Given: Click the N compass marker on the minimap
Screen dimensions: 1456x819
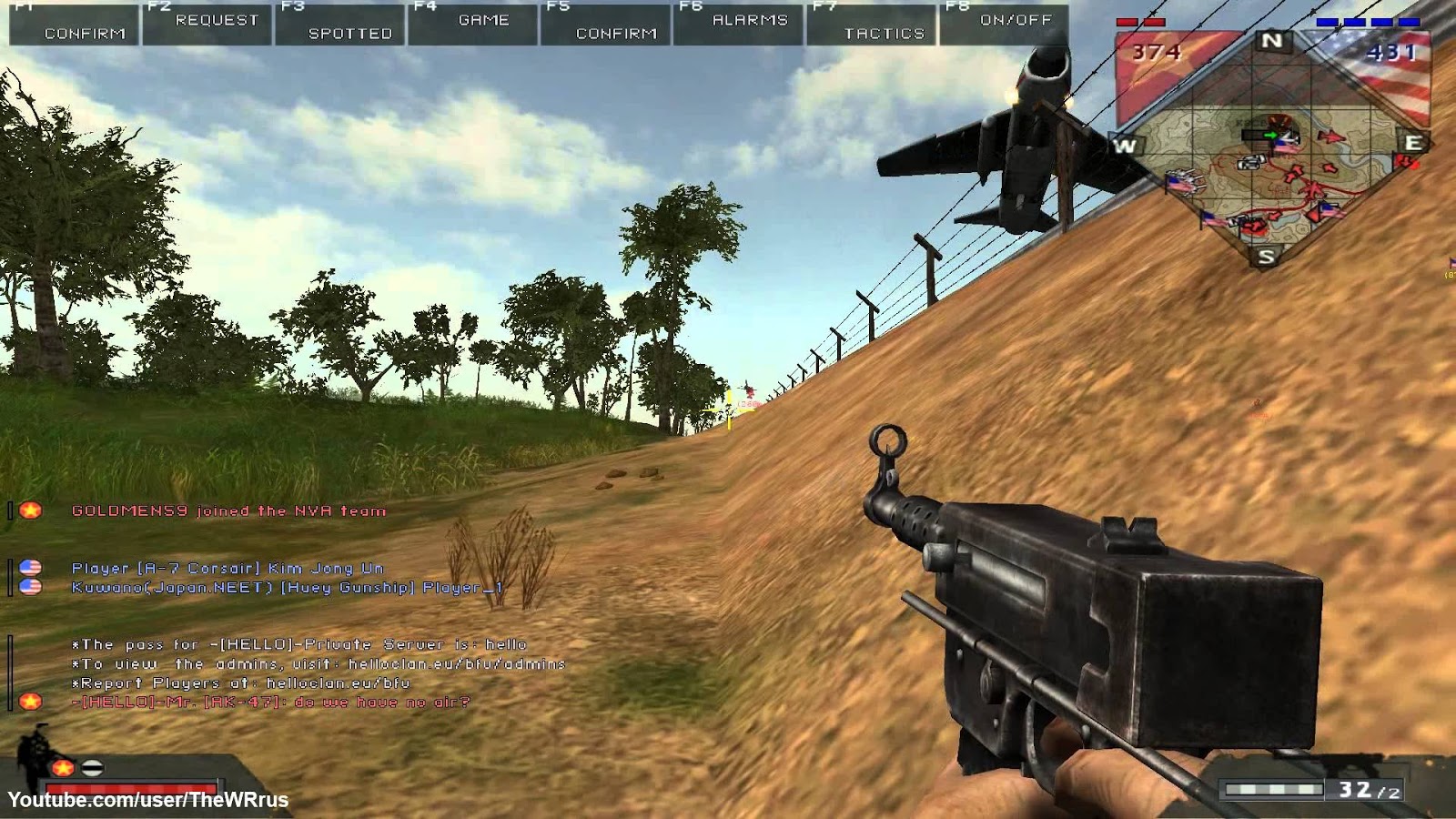Looking at the screenshot, I should [x=1269, y=40].
